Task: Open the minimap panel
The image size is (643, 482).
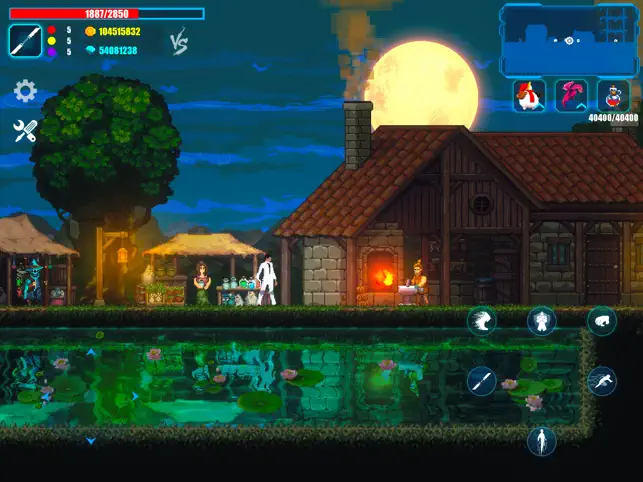Action: click(x=568, y=39)
